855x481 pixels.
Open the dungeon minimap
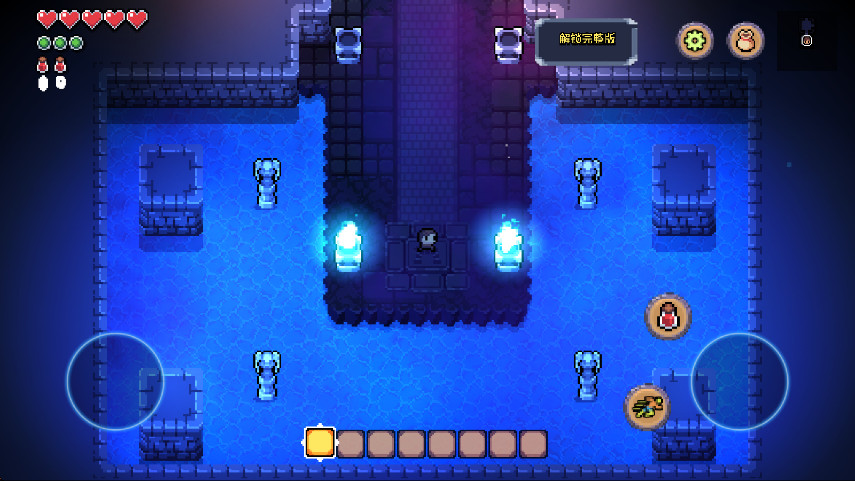[806, 41]
